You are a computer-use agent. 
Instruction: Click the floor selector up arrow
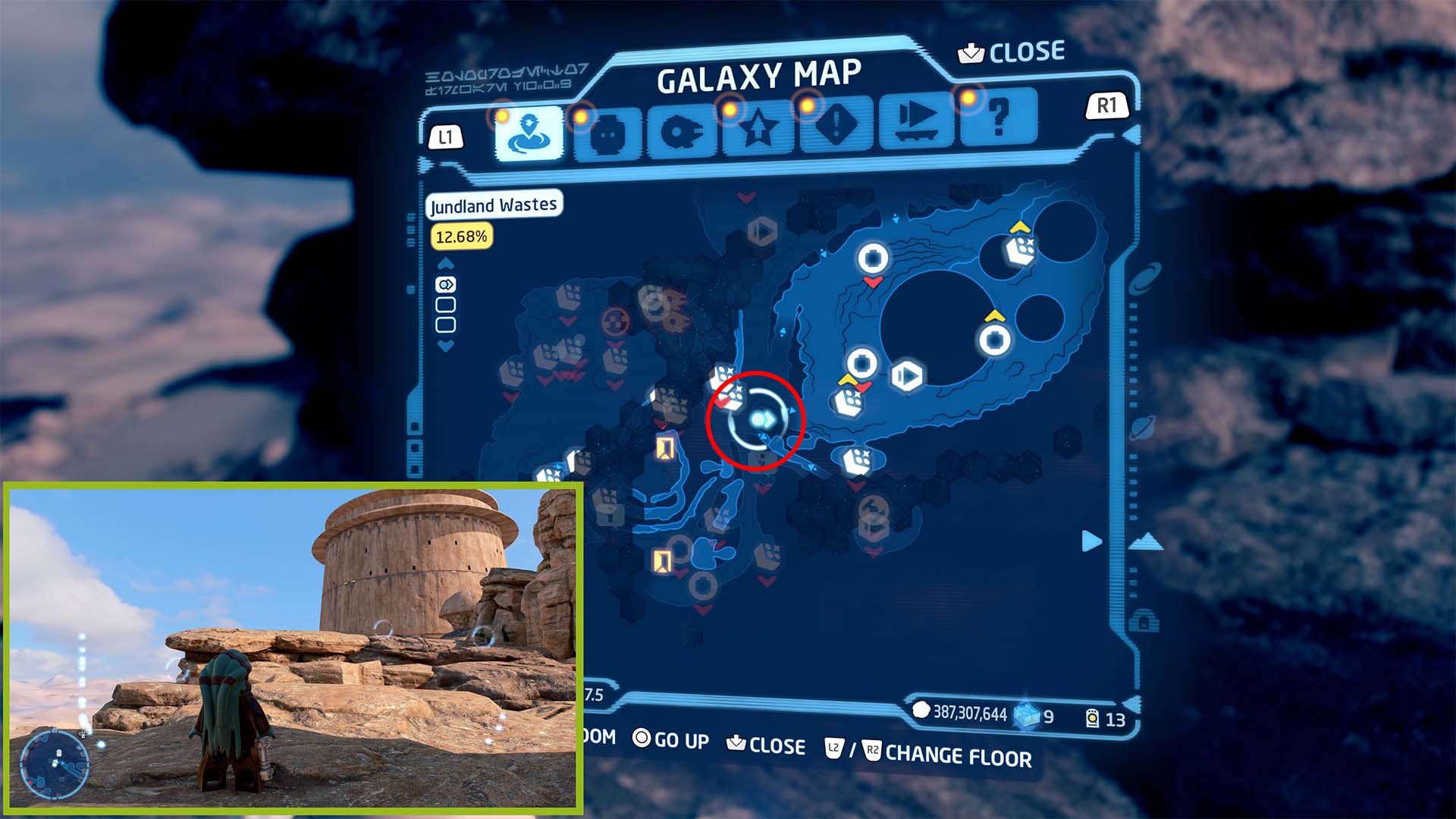446,264
